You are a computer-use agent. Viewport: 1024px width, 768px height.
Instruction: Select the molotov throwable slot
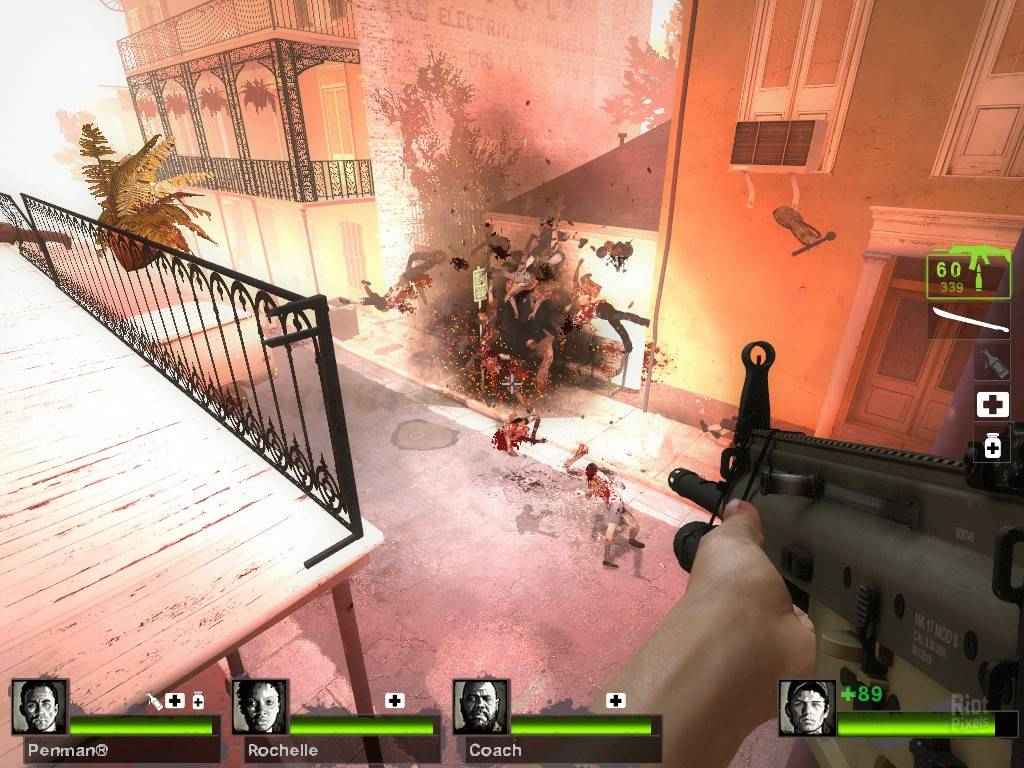click(992, 362)
